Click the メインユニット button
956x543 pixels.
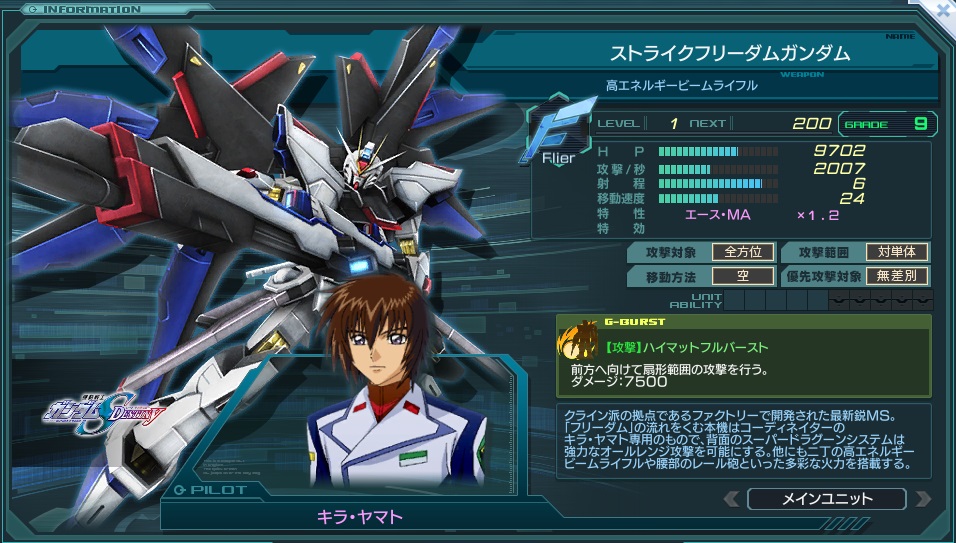click(x=826, y=498)
